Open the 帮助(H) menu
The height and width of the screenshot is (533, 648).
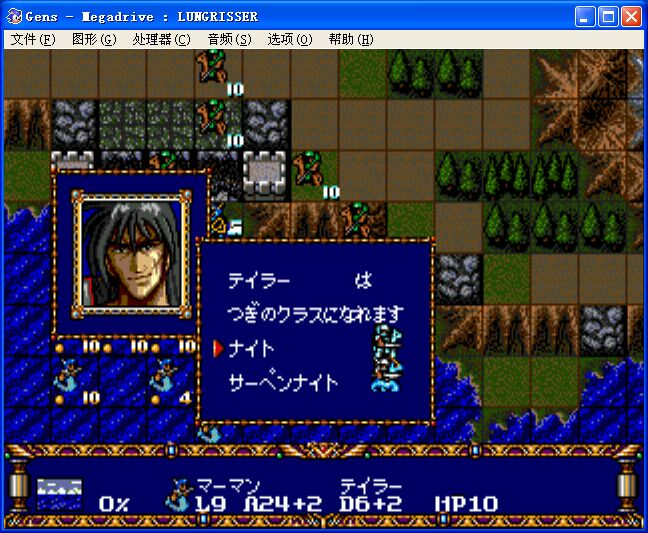(x=350, y=39)
